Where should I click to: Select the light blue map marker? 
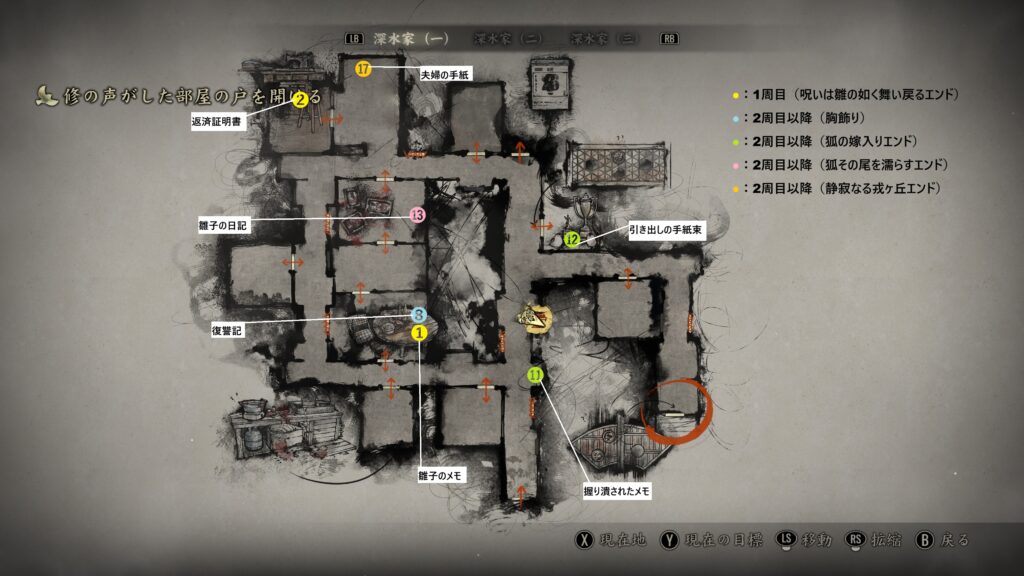[419, 315]
